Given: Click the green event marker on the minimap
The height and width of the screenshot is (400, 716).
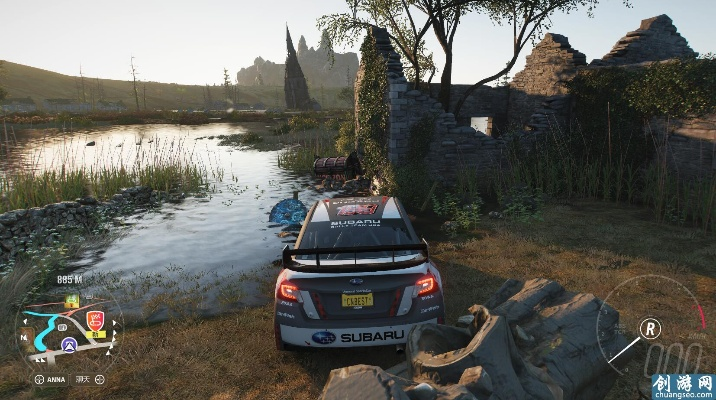Looking at the screenshot, I should (x=72, y=300).
